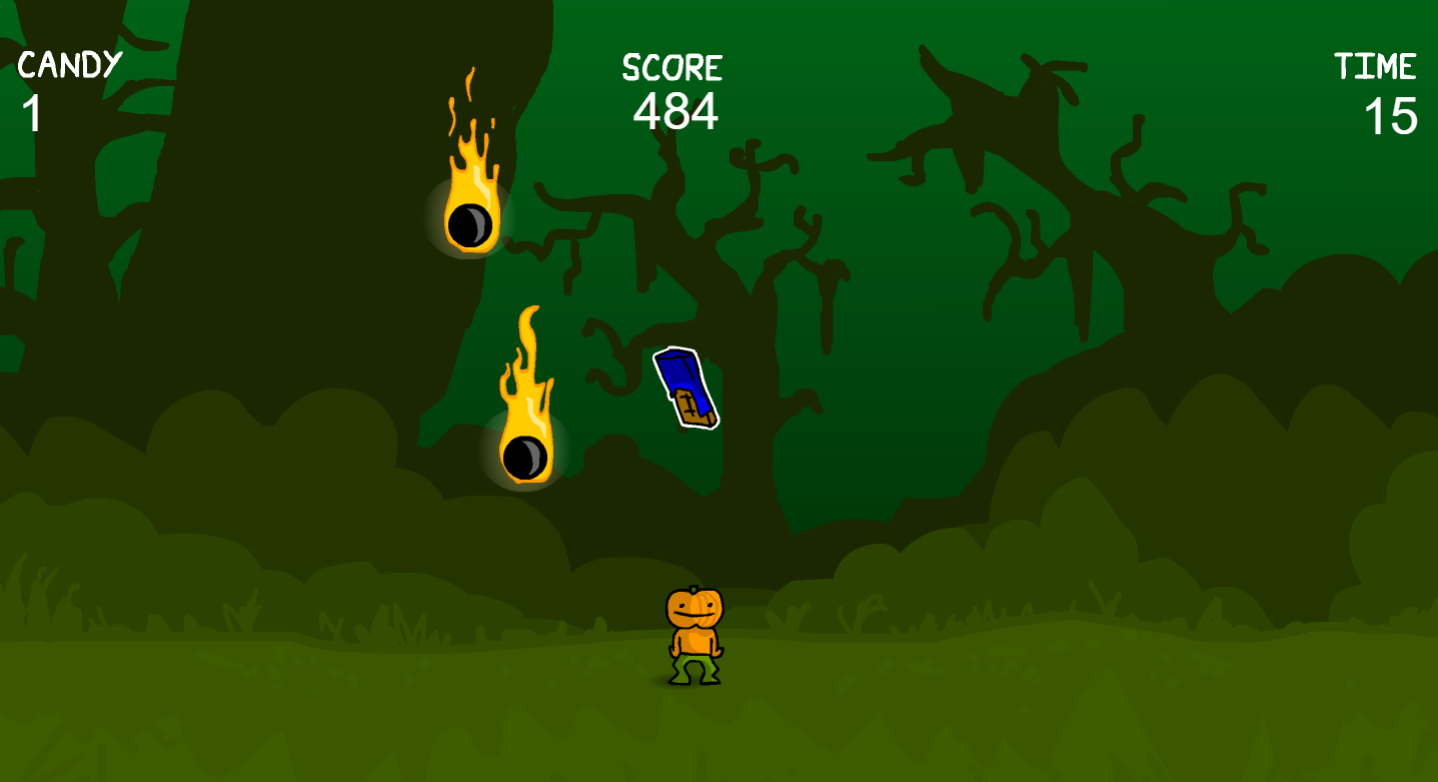Click the SCORE heading
1438x782 pixels.
[x=671, y=68]
